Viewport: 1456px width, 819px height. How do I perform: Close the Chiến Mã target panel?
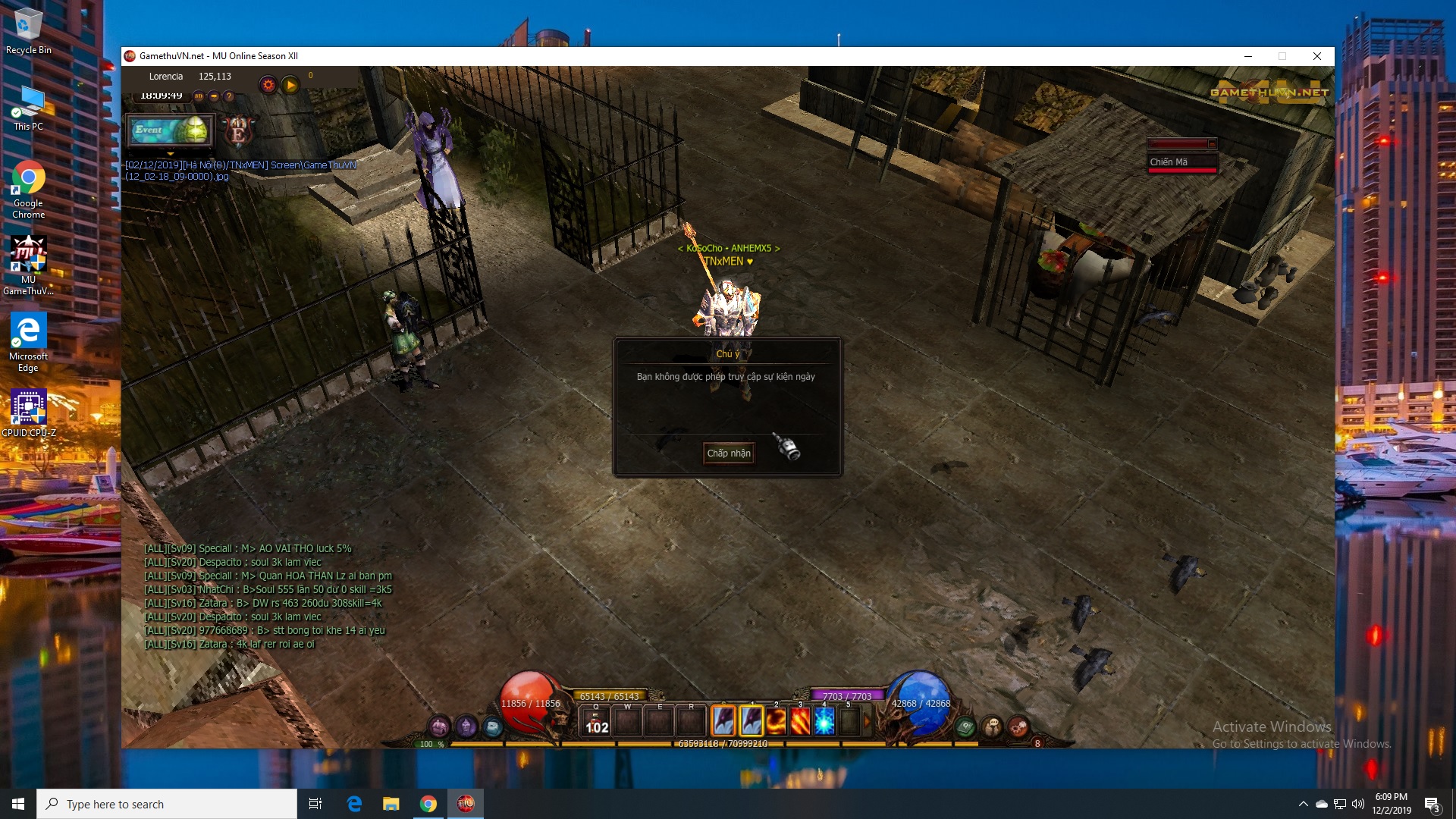click(1212, 144)
